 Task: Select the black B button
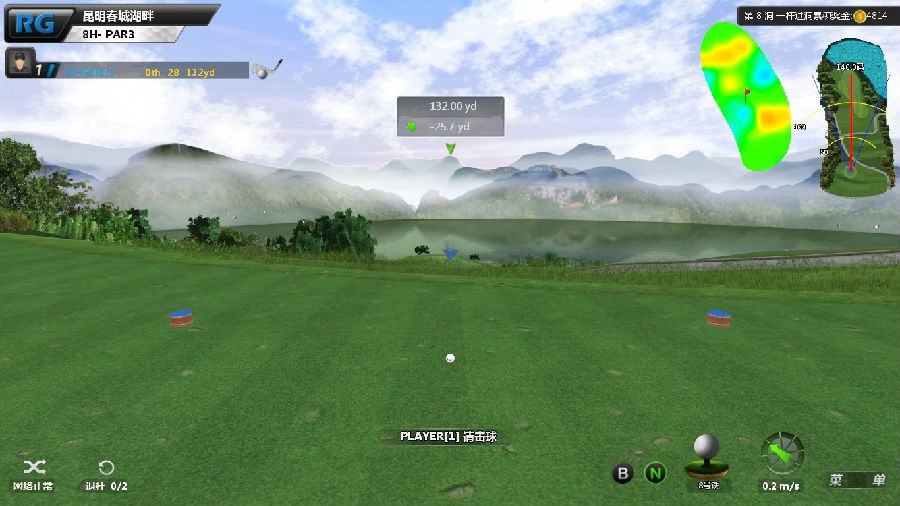coord(623,473)
